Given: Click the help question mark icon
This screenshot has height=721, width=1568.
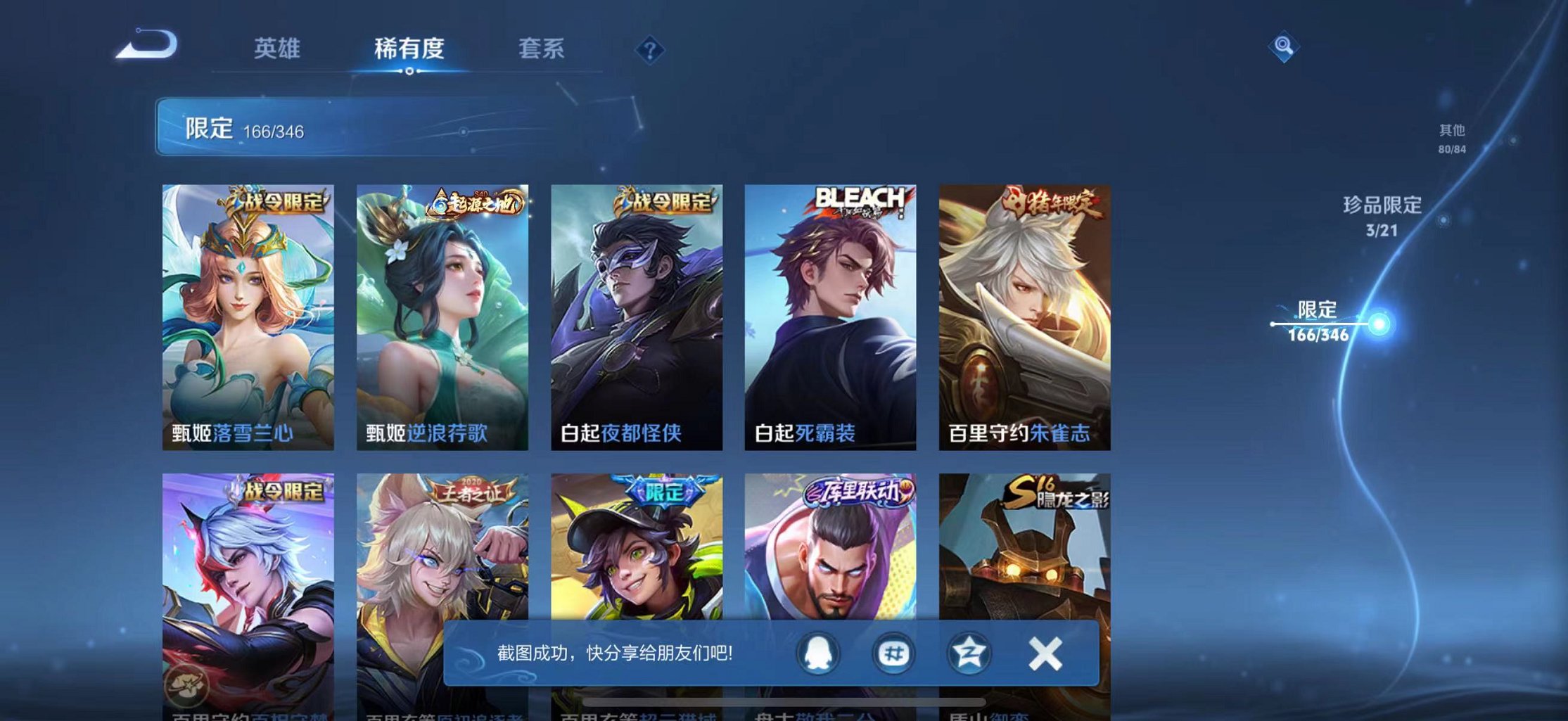Looking at the screenshot, I should pyautogui.click(x=651, y=51).
